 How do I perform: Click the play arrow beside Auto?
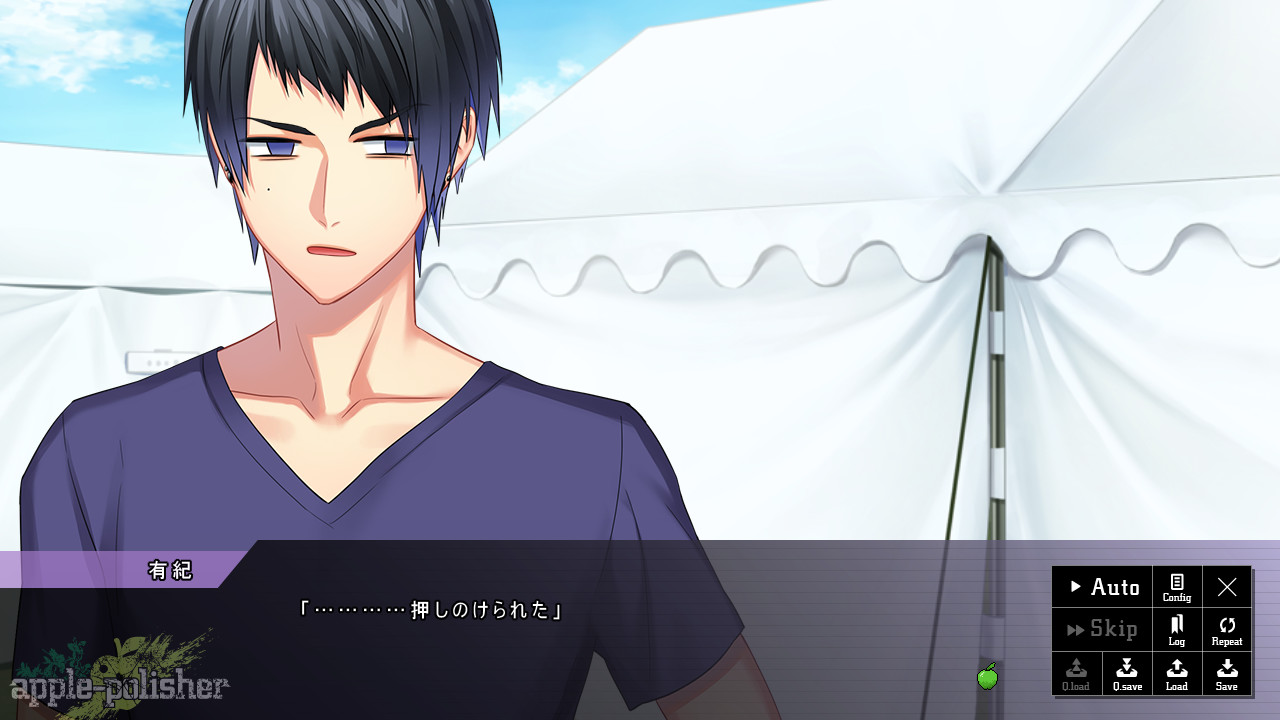point(1075,588)
